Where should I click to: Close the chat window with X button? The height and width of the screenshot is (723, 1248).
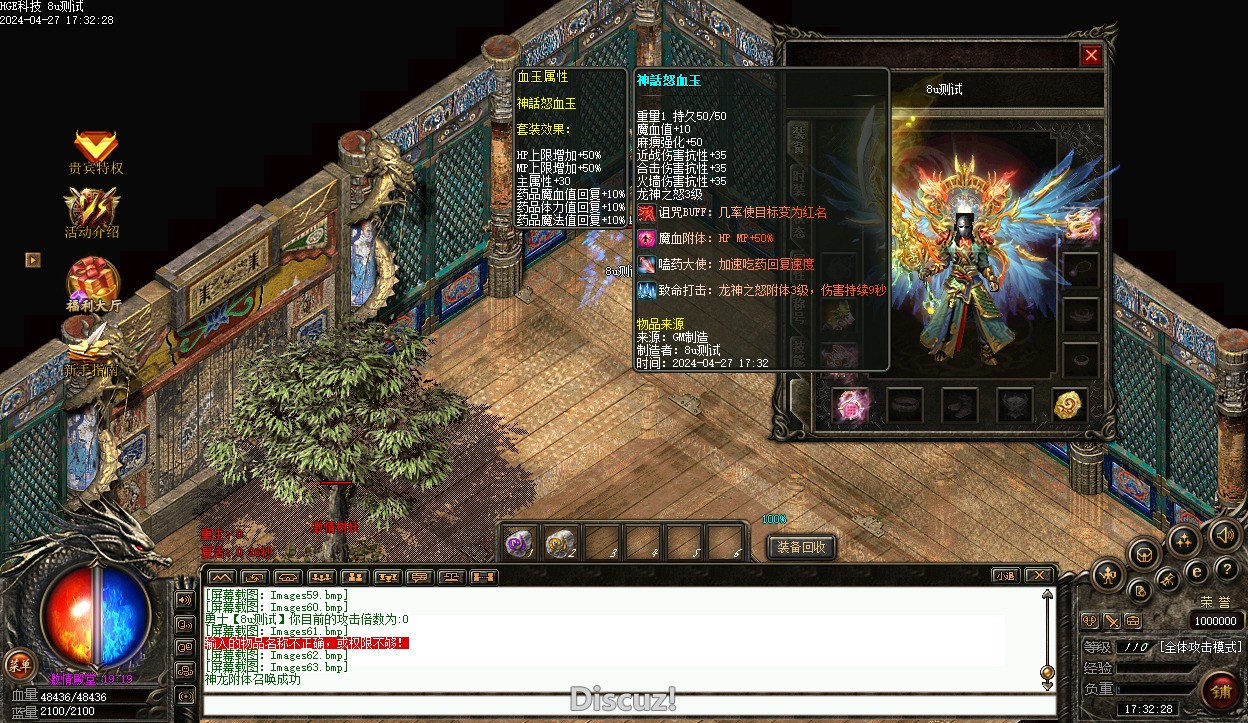(x=1039, y=576)
